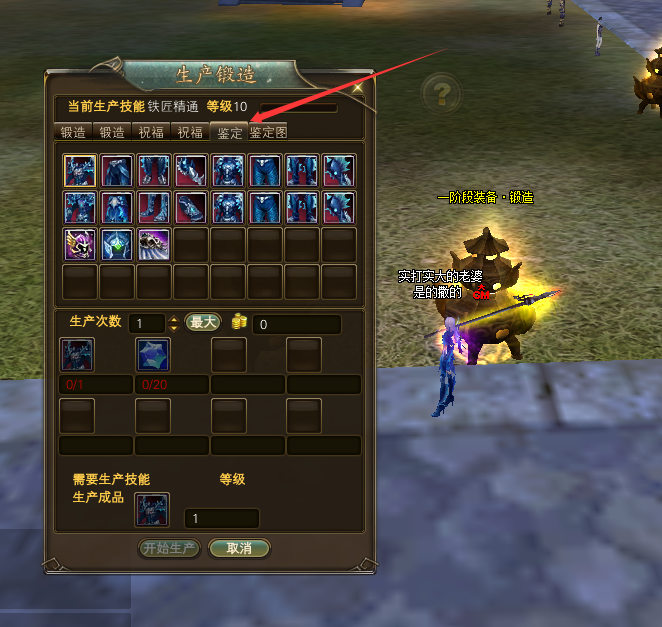Choose the green gem emblem recipe
Viewport: 662px width, 627px height.
(117, 244)
